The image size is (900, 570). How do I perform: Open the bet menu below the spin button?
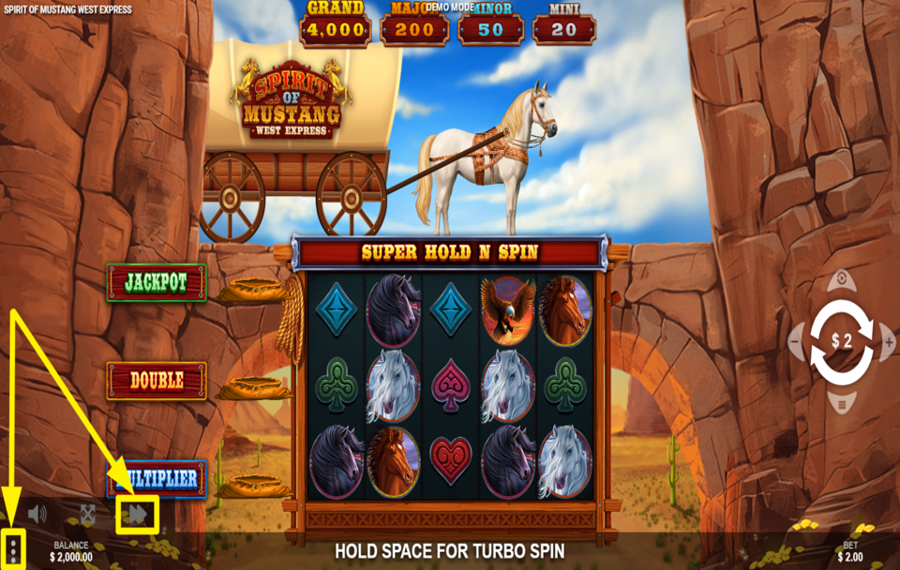[x=842, y=404]
